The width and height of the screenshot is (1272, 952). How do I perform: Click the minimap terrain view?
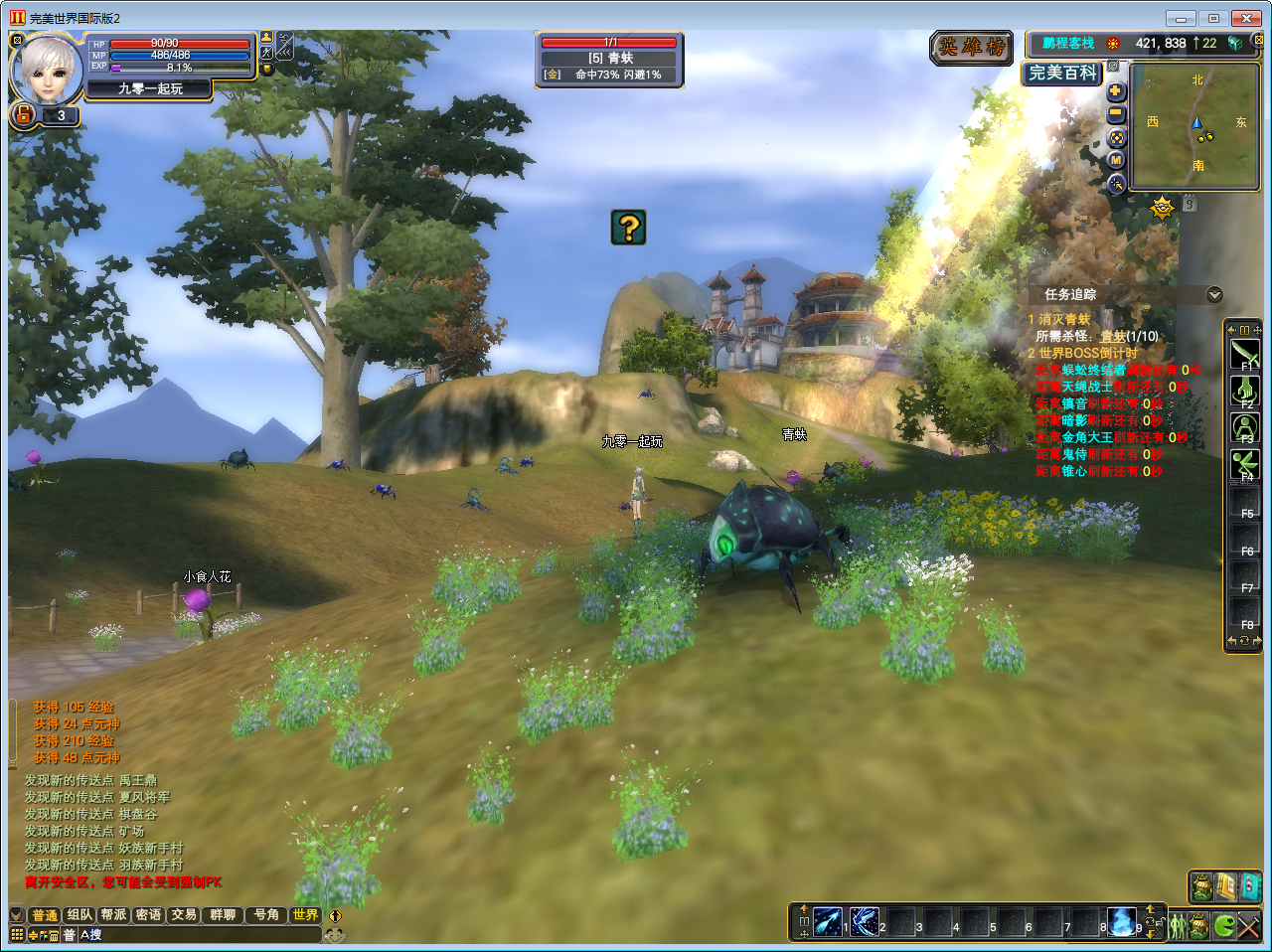tap(1195, 125)
